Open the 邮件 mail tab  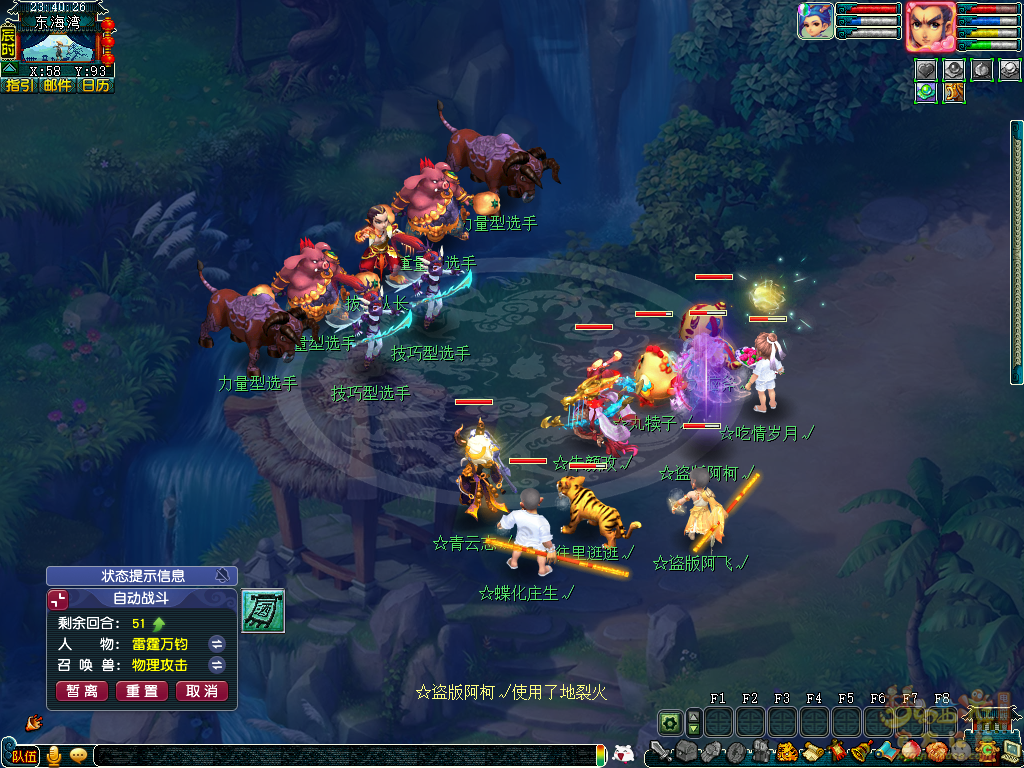coord(58,86)
